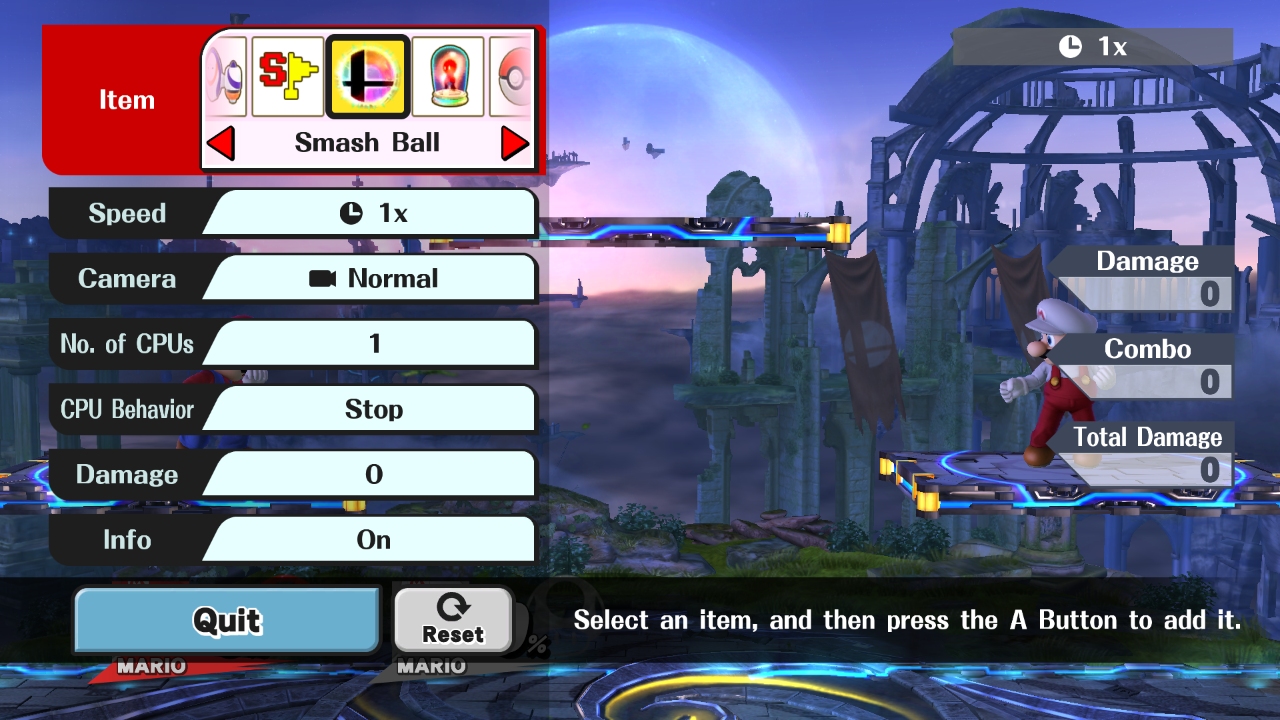Adjust the No. of CPUs setting
The image size is (1280, 720).
[x=372, y=344]
